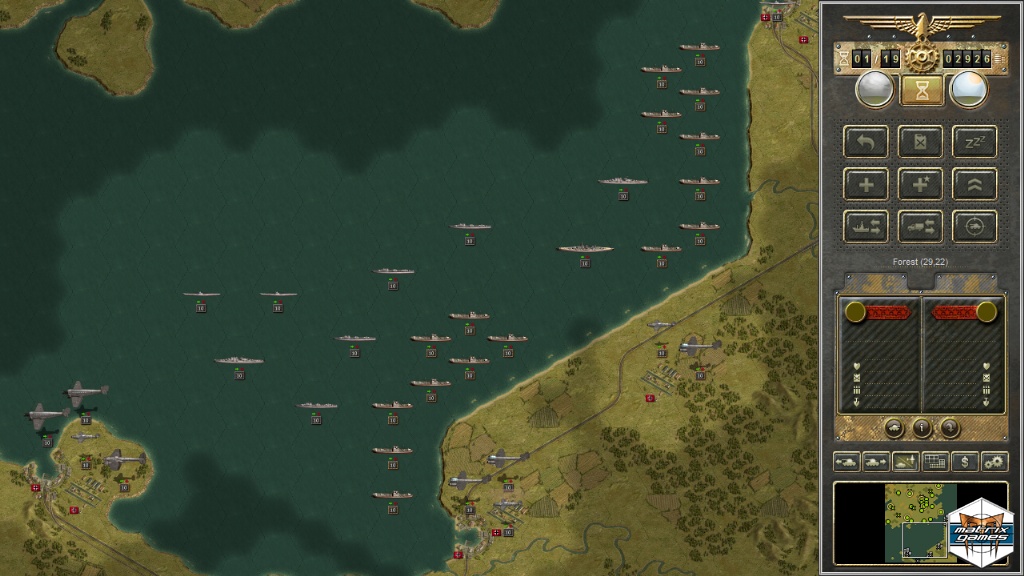Click the tank crosshair button
The image size is (1024, 576).
coord(974,226)
